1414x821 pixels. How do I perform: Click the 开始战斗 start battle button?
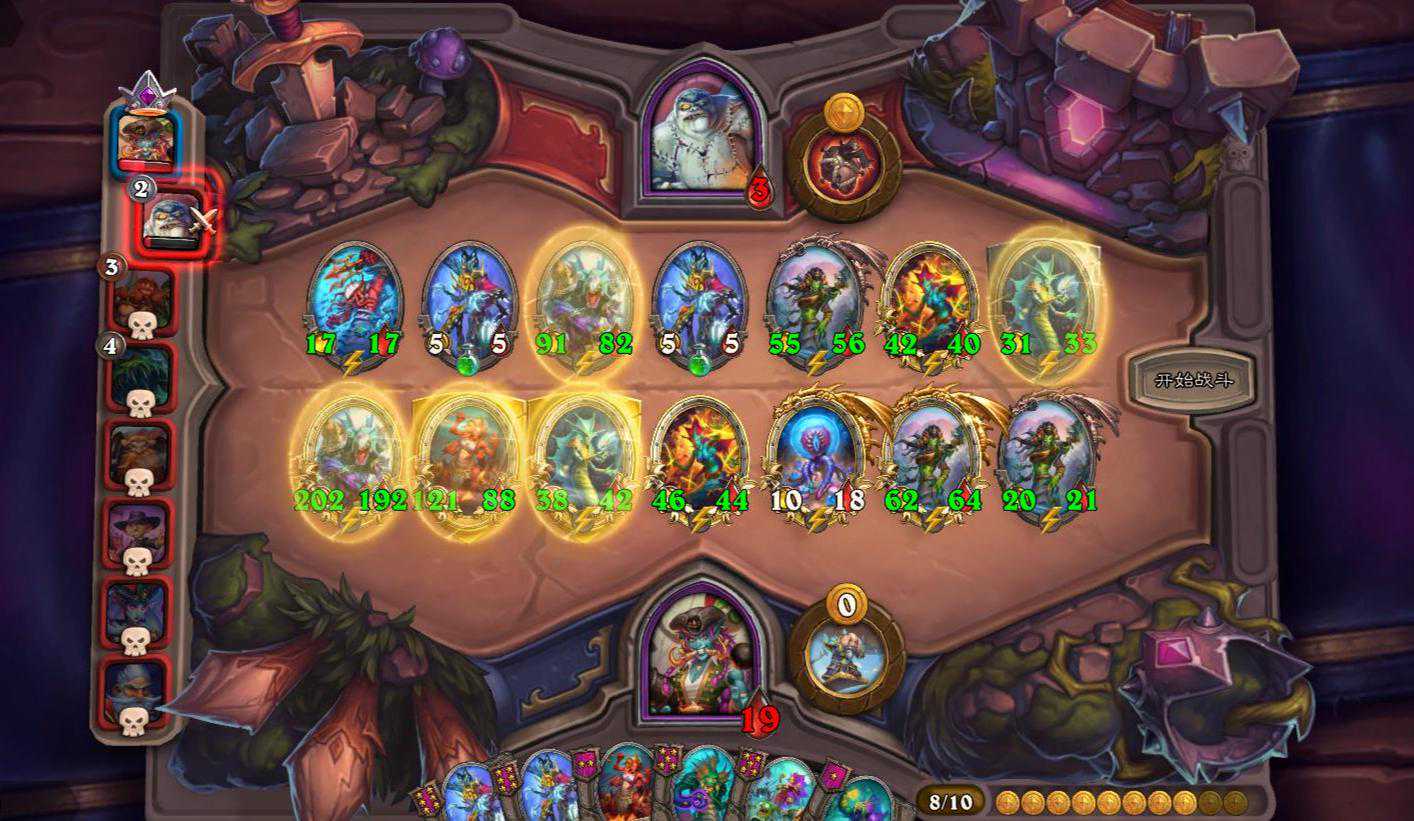point(1187,380)
